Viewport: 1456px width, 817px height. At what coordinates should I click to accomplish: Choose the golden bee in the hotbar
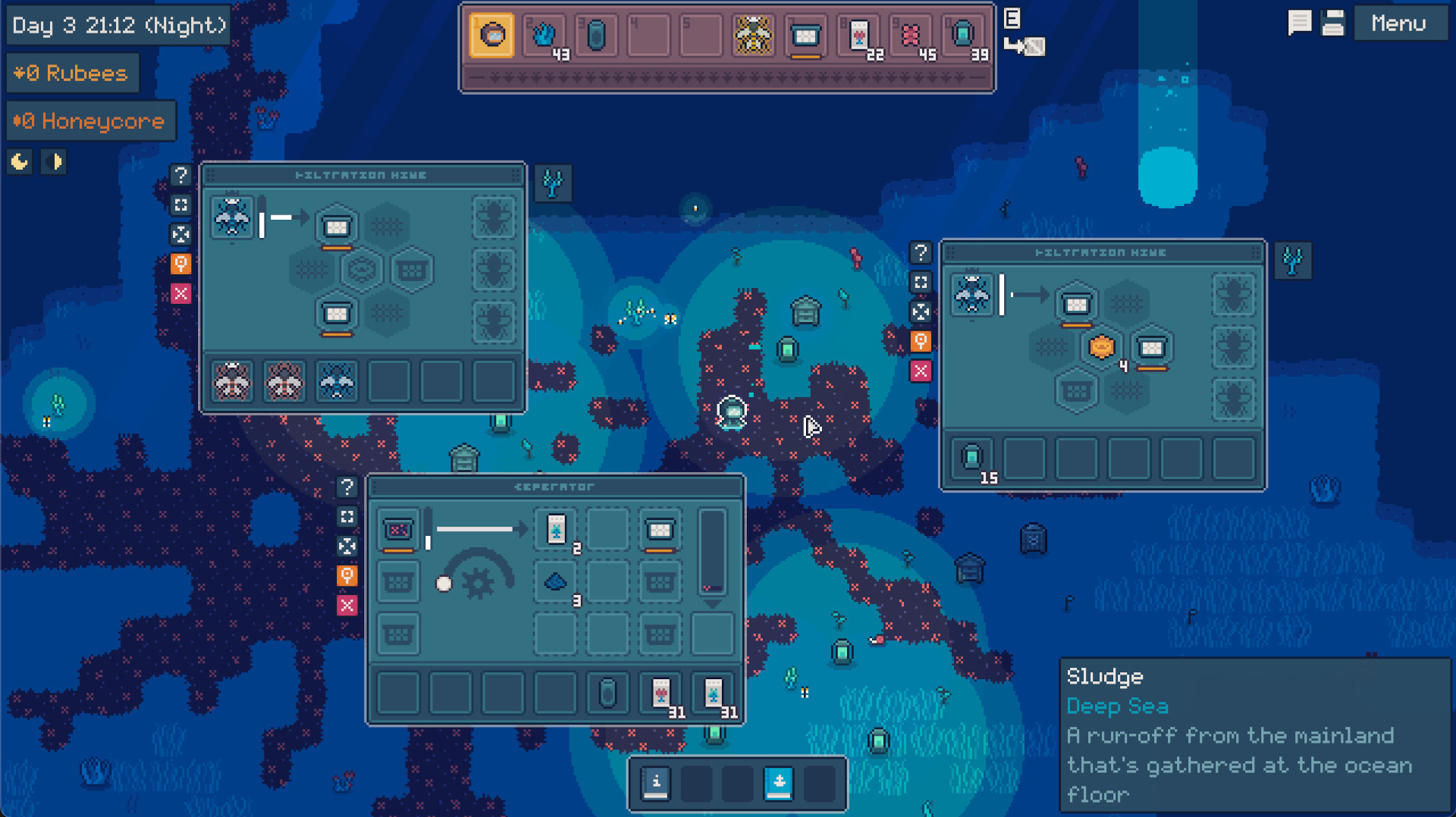coord(753,35)
